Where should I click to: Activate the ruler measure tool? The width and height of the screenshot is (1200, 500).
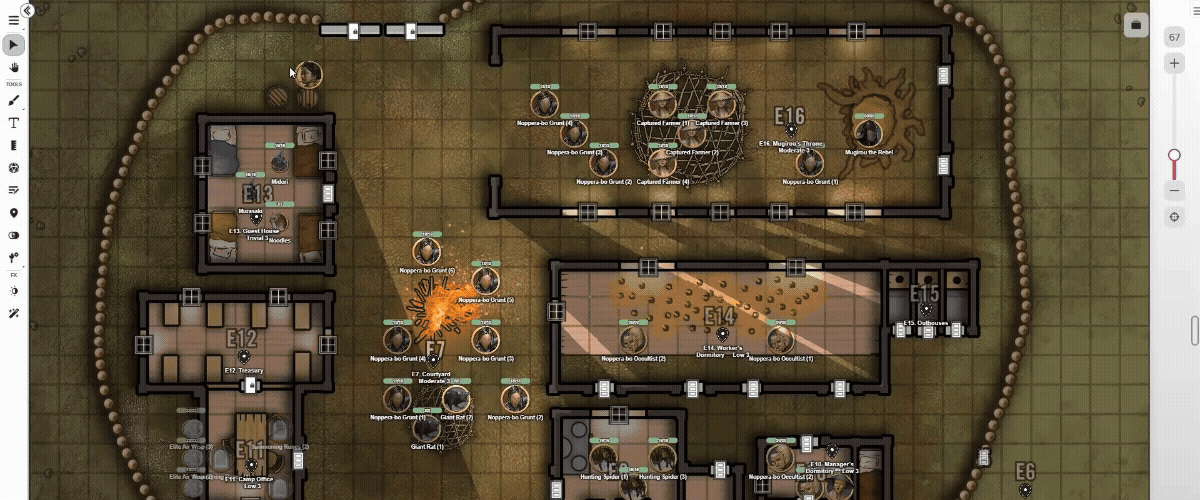click(14, 146)
